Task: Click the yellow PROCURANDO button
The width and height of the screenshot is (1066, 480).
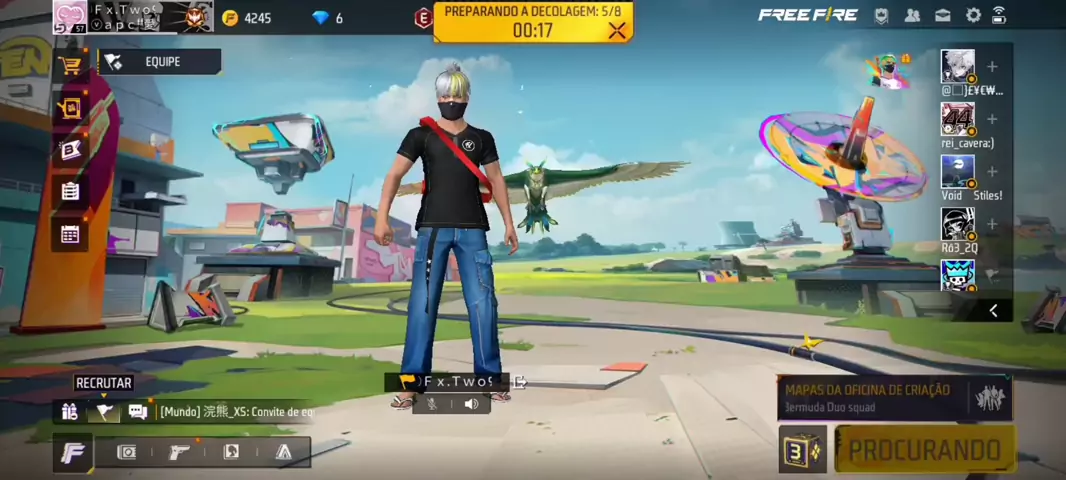Action: click(925, 450)
